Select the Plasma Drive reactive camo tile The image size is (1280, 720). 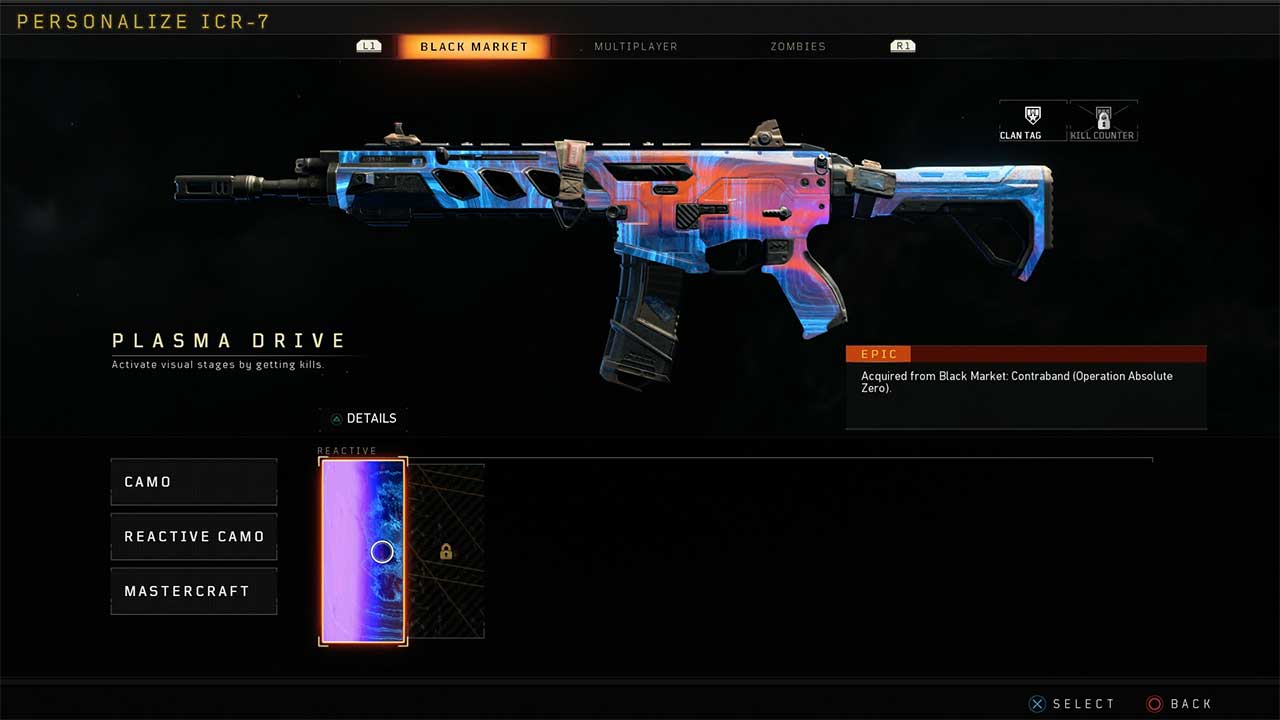pyautogui.click(x=363, y=551)
